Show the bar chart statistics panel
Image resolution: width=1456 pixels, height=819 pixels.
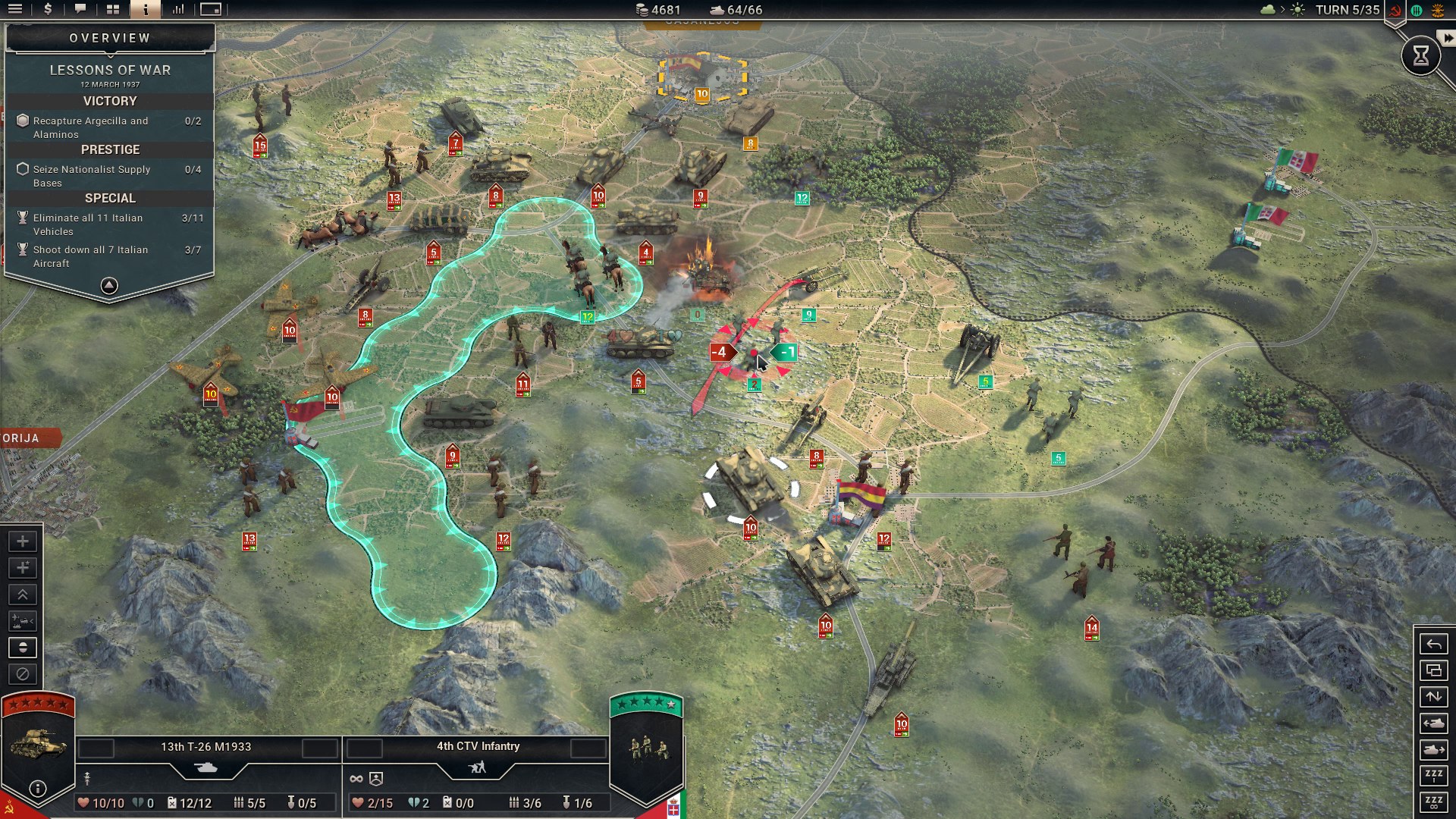coord(178,9)
